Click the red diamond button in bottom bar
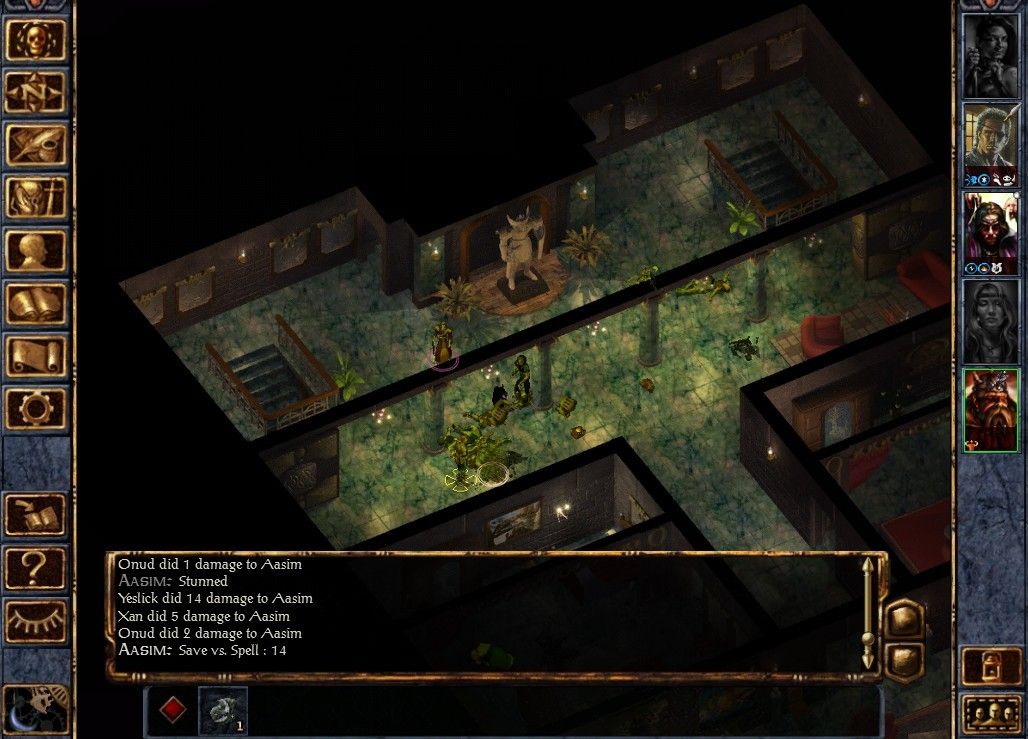The width and height of the screenshot is (1028, 739). (173, 710)
